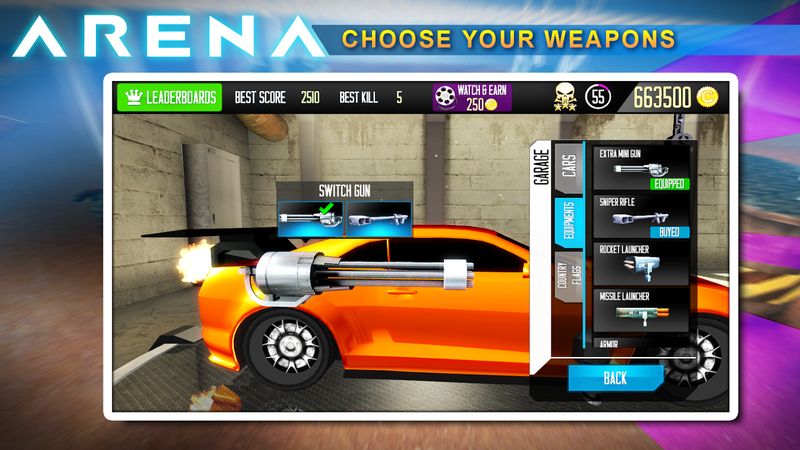Switch to the Cars tab
Viewport: 800px width, 450px height.
coord(567,170)
